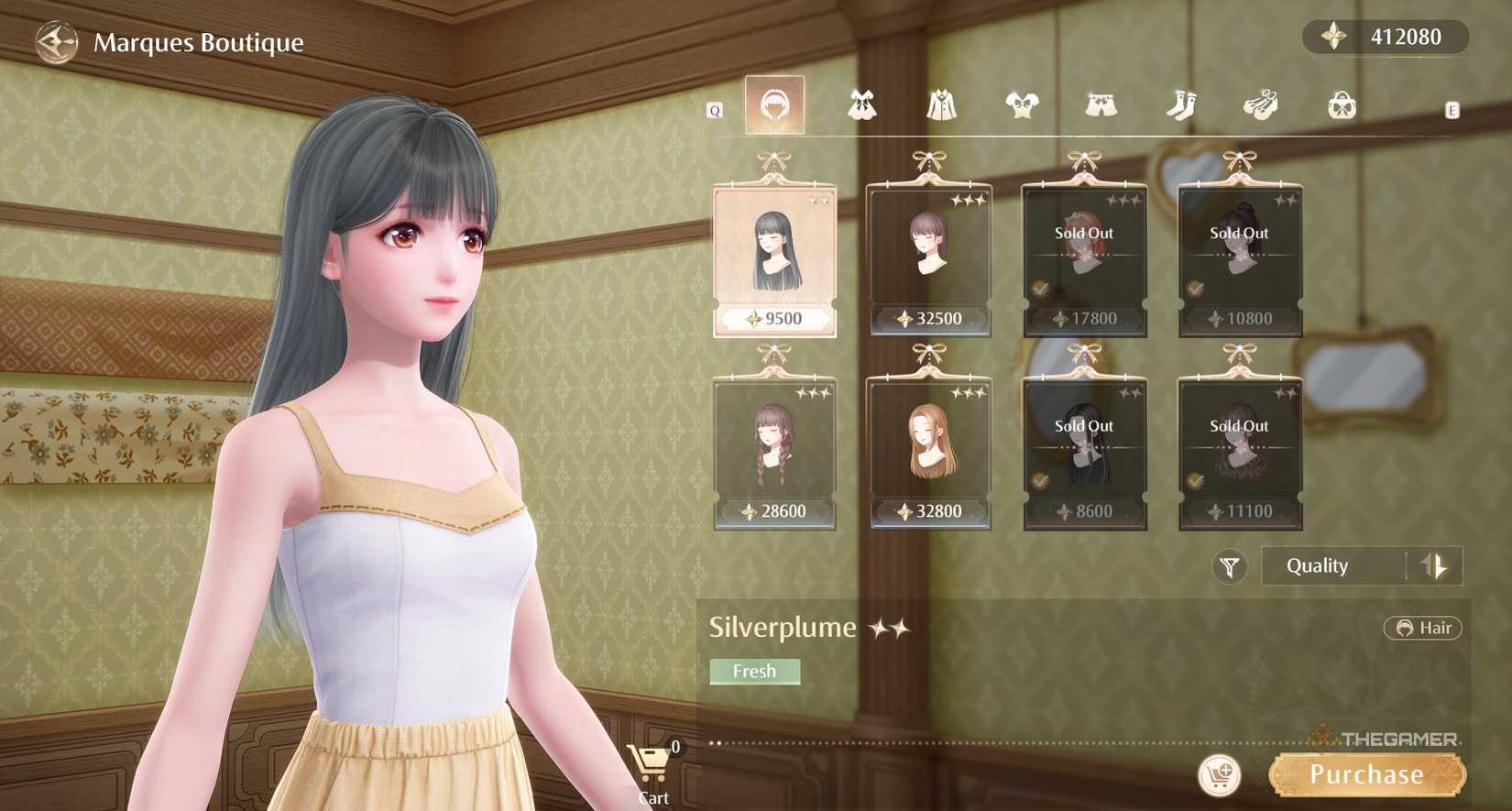Open the Shorts category icon
The height and width of the screenshot is (811, 1512).
click(x=1101, y=103)
